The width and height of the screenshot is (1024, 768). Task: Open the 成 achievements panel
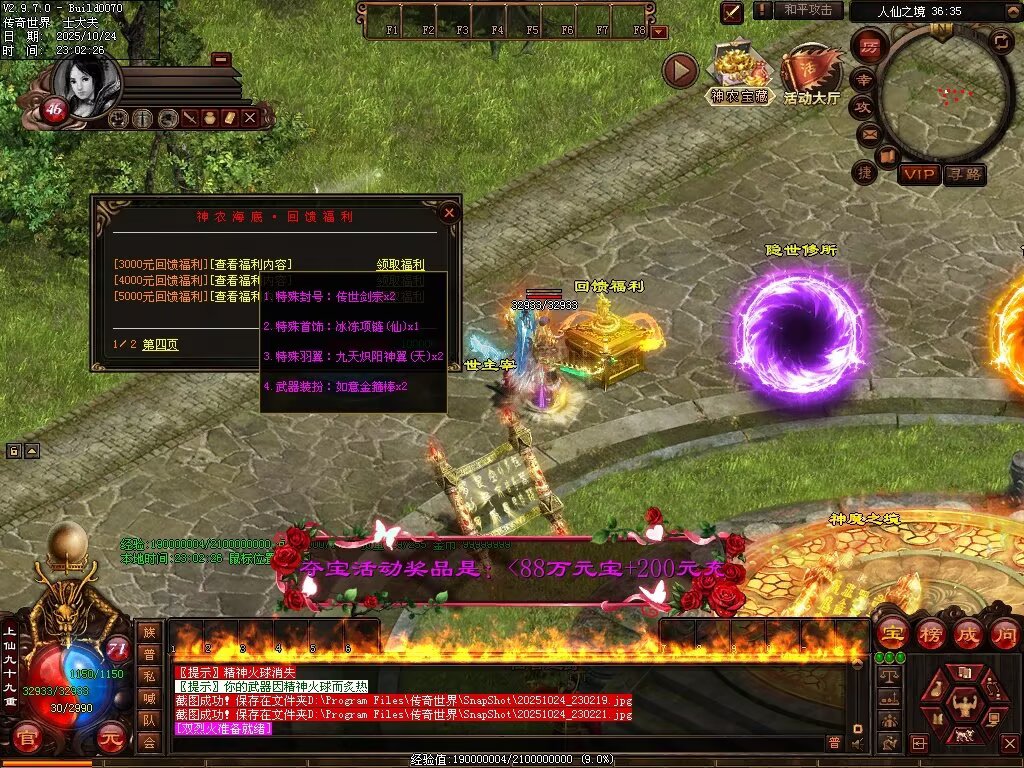pos(968,633)
